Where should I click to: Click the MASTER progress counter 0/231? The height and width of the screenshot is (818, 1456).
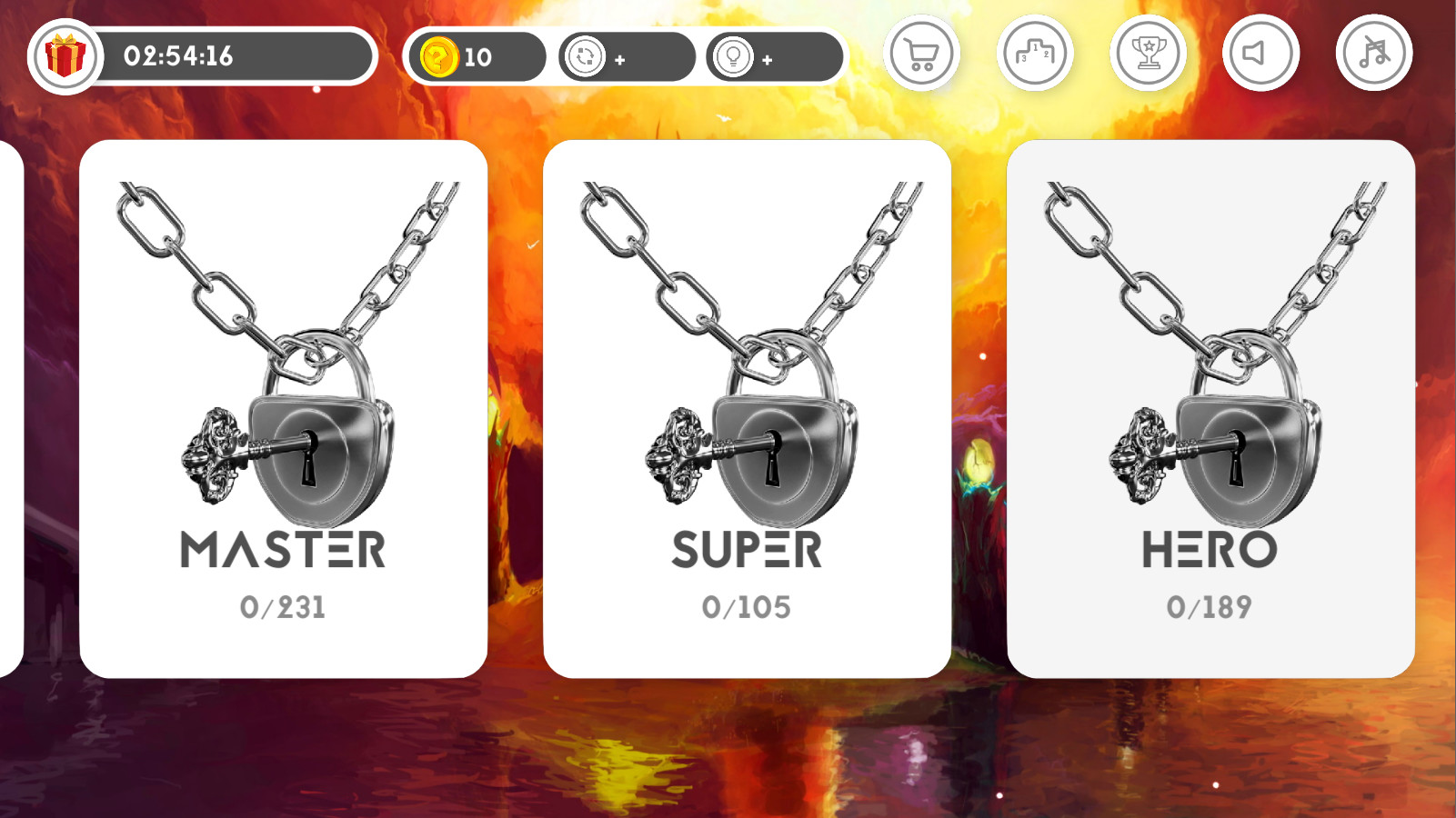(284, 605)
